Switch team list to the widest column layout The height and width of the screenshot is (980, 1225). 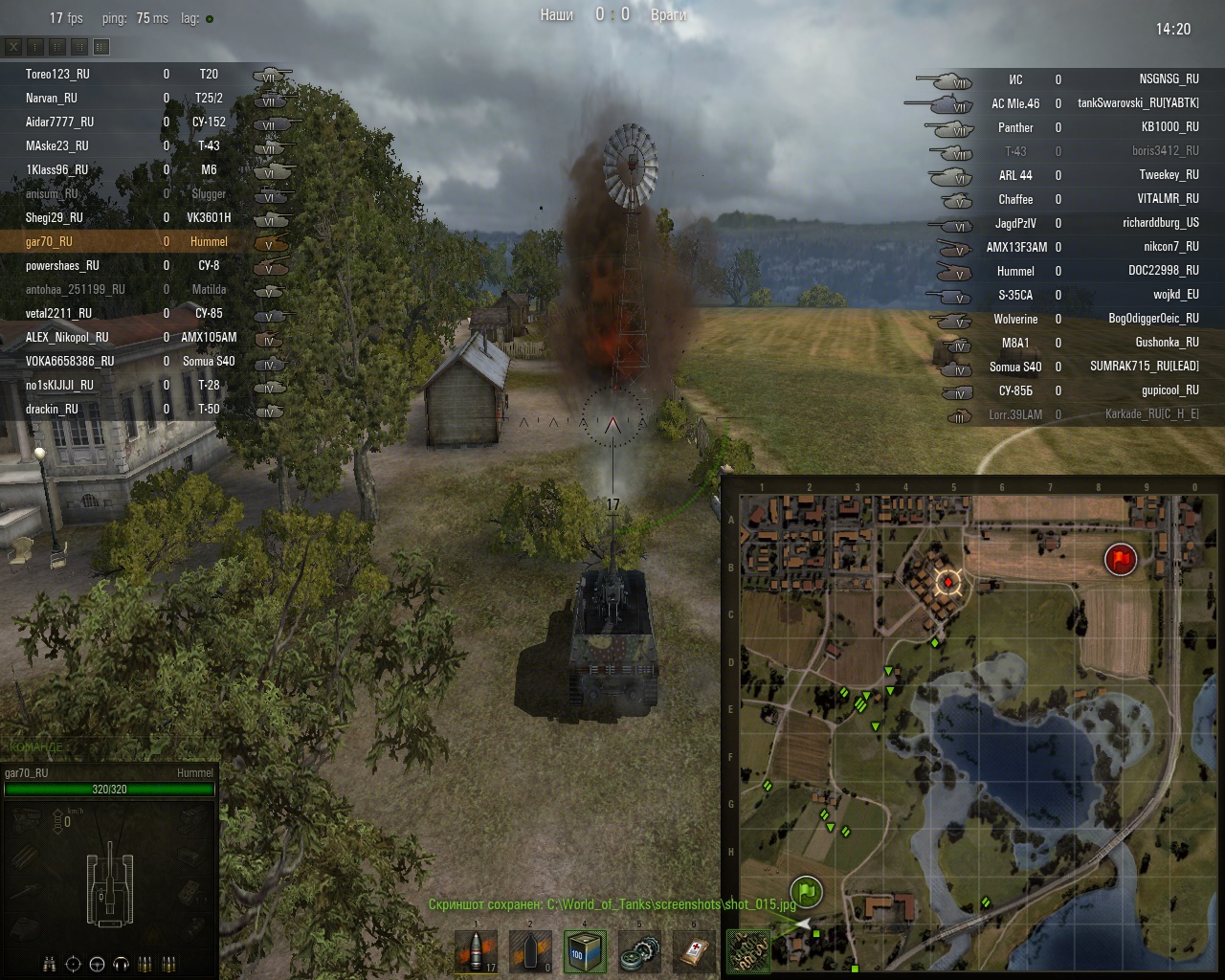pos(101,46)
